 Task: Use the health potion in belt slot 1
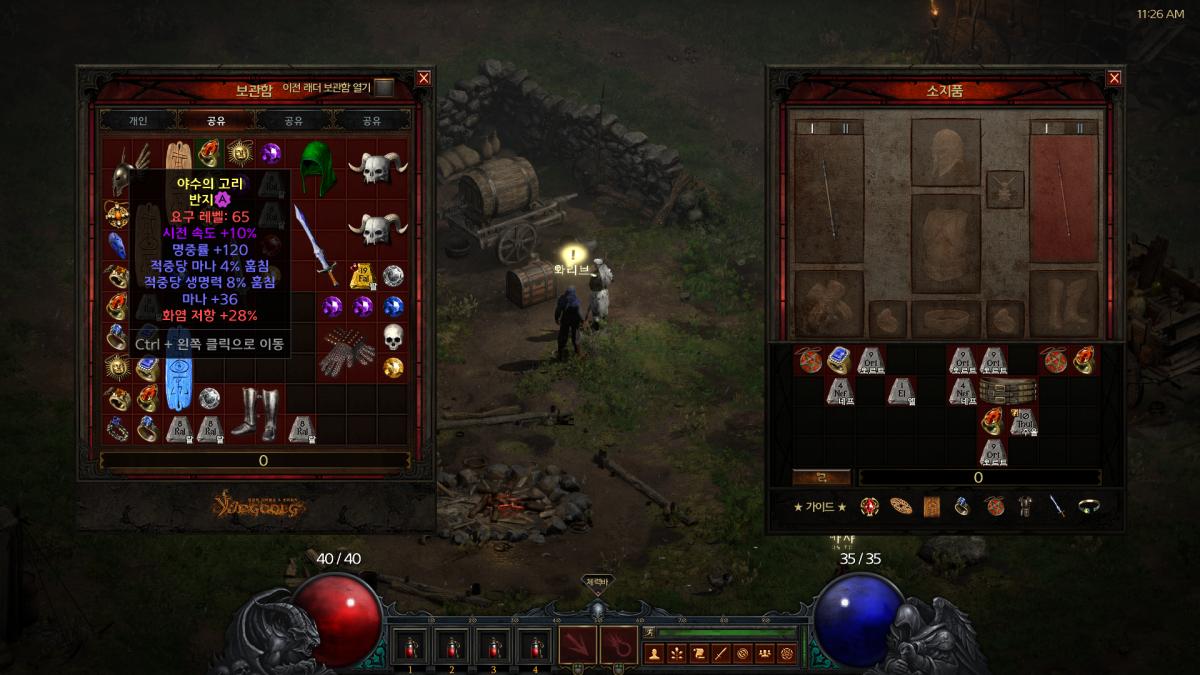411,646
